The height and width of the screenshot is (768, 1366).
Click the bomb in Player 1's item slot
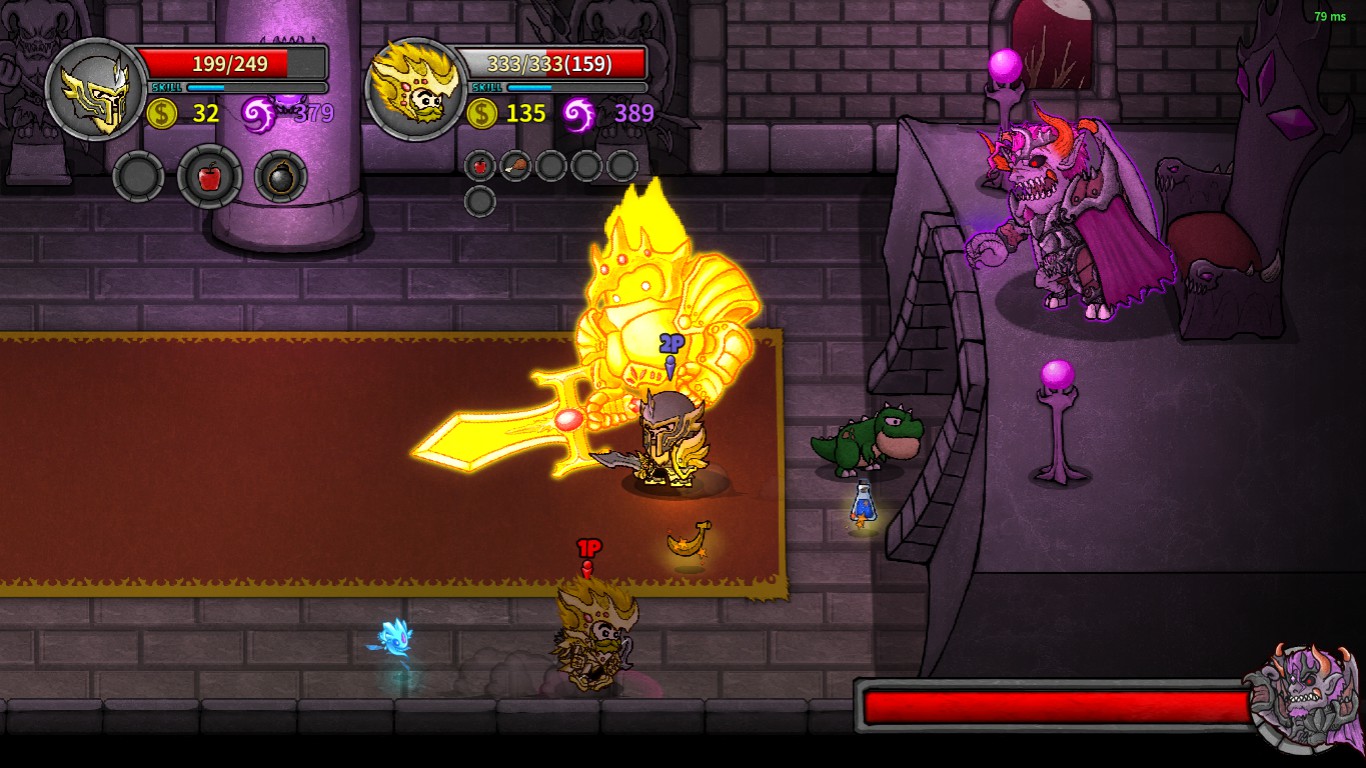pos(281,176)
